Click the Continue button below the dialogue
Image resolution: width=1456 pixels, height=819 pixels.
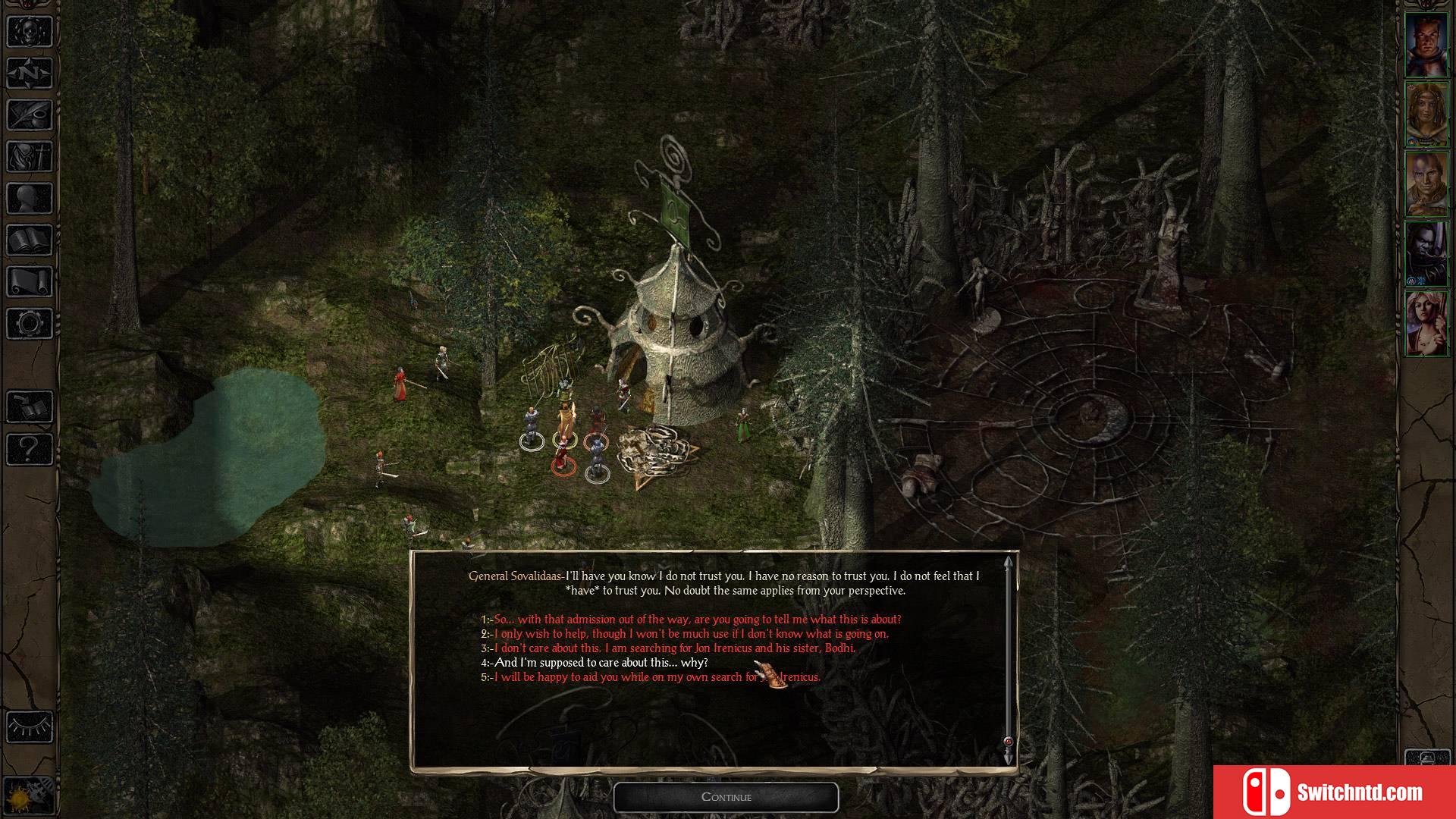tap(726, 797)
